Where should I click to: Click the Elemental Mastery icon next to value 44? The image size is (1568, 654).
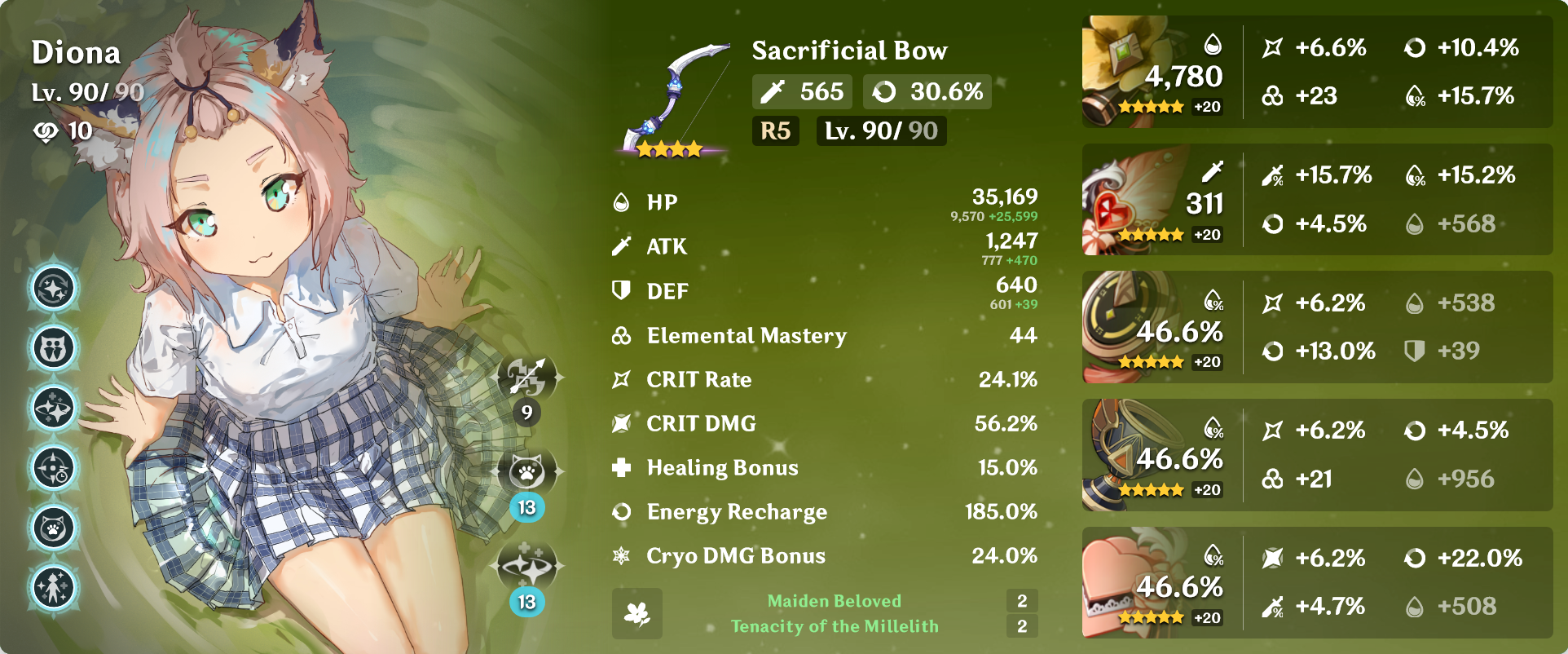point(621,336)
